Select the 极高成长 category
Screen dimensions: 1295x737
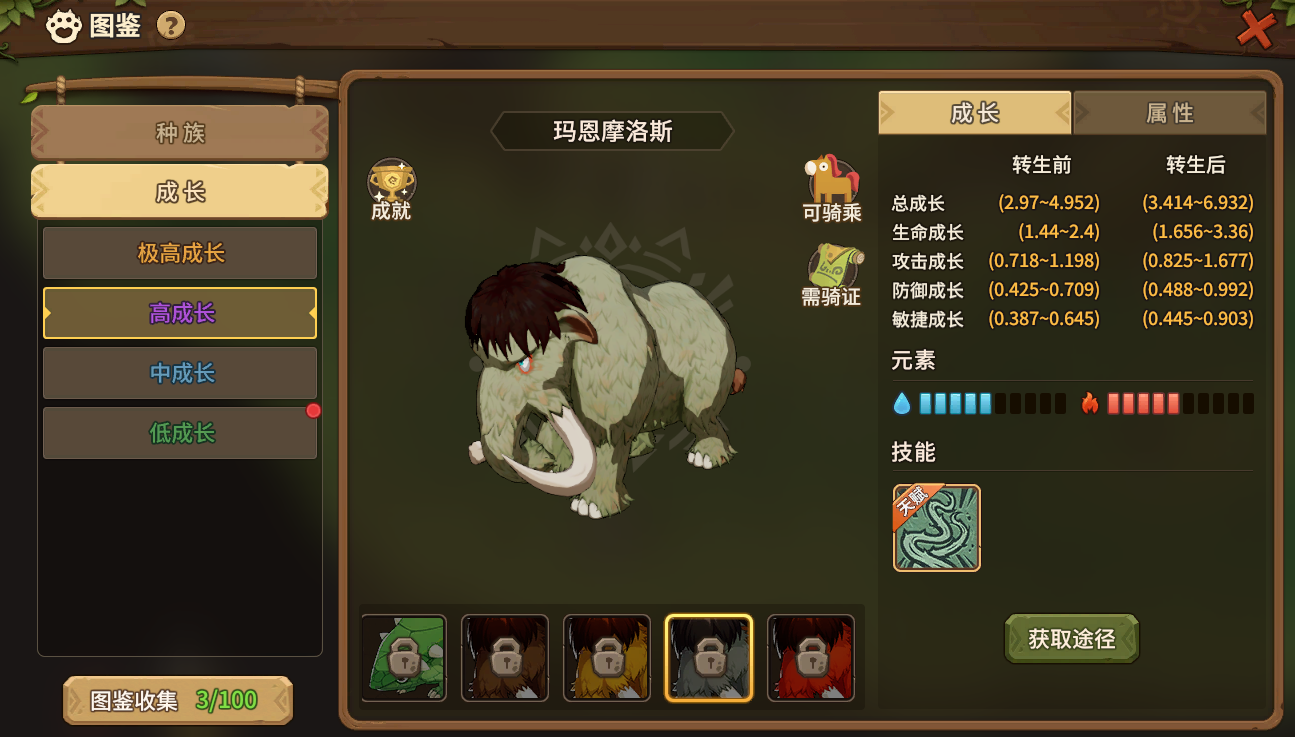(x=179, y=253)
